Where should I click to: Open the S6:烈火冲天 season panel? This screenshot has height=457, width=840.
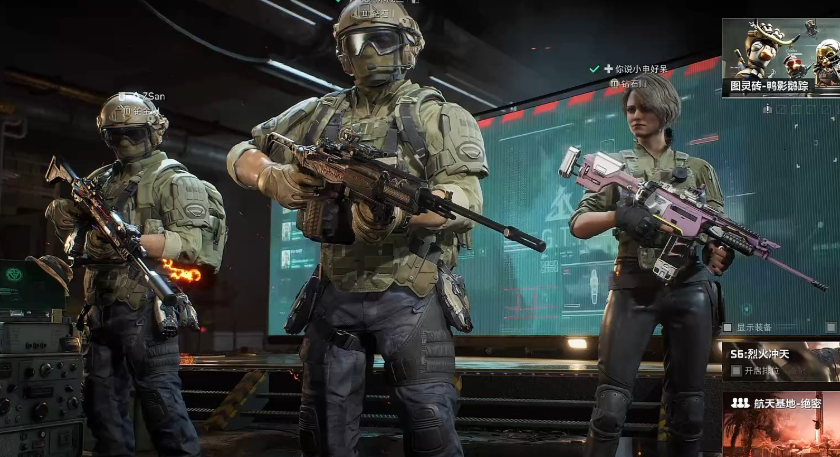point(780,353)
